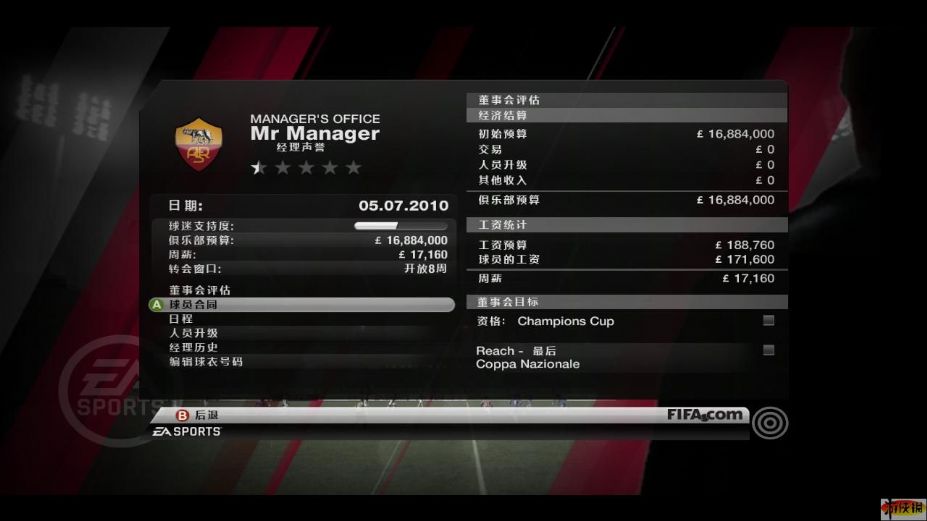Select 编辑球衣号码 menu entry
927x521 pixels.
[x=205, y=361]
